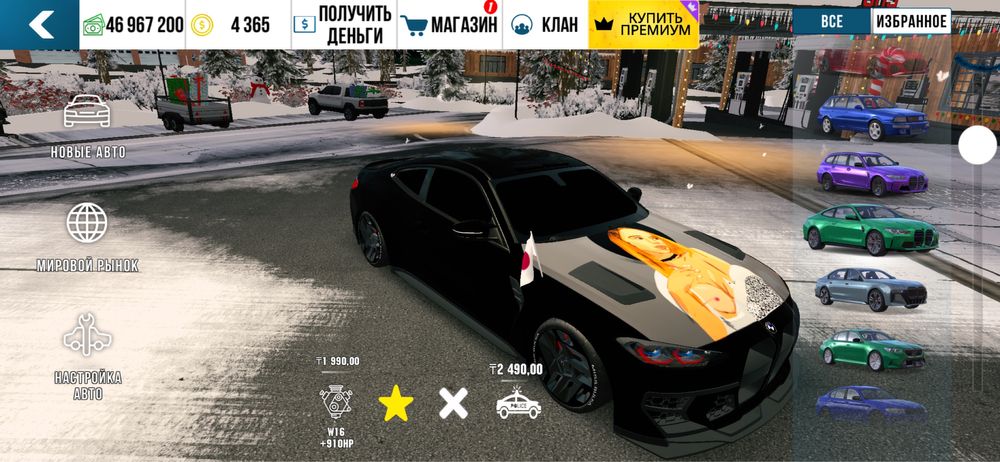
Task: Switch to the Избранное tab
Action: point(911,22)
